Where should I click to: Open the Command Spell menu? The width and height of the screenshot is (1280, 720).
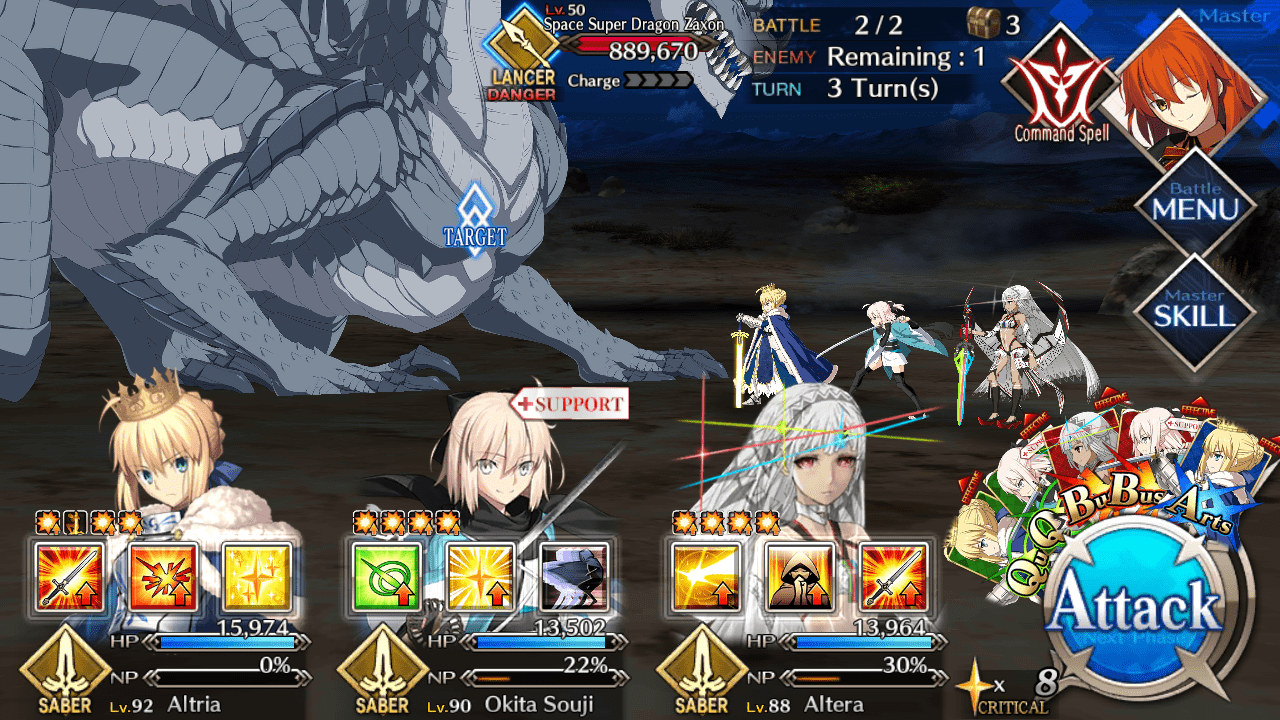point(1060,88)
